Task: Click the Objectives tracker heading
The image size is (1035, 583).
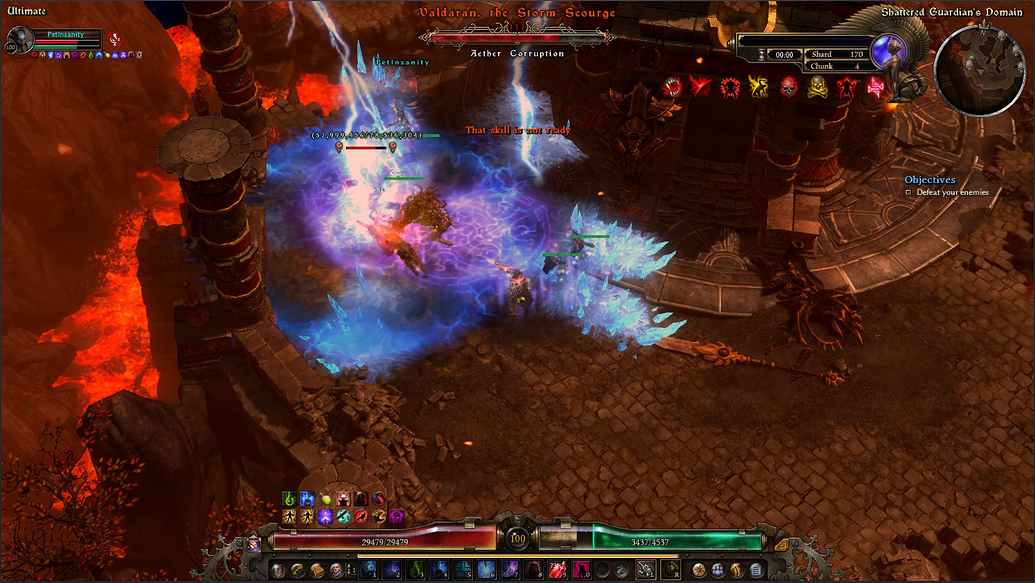Action: click(x=930, y=180)
